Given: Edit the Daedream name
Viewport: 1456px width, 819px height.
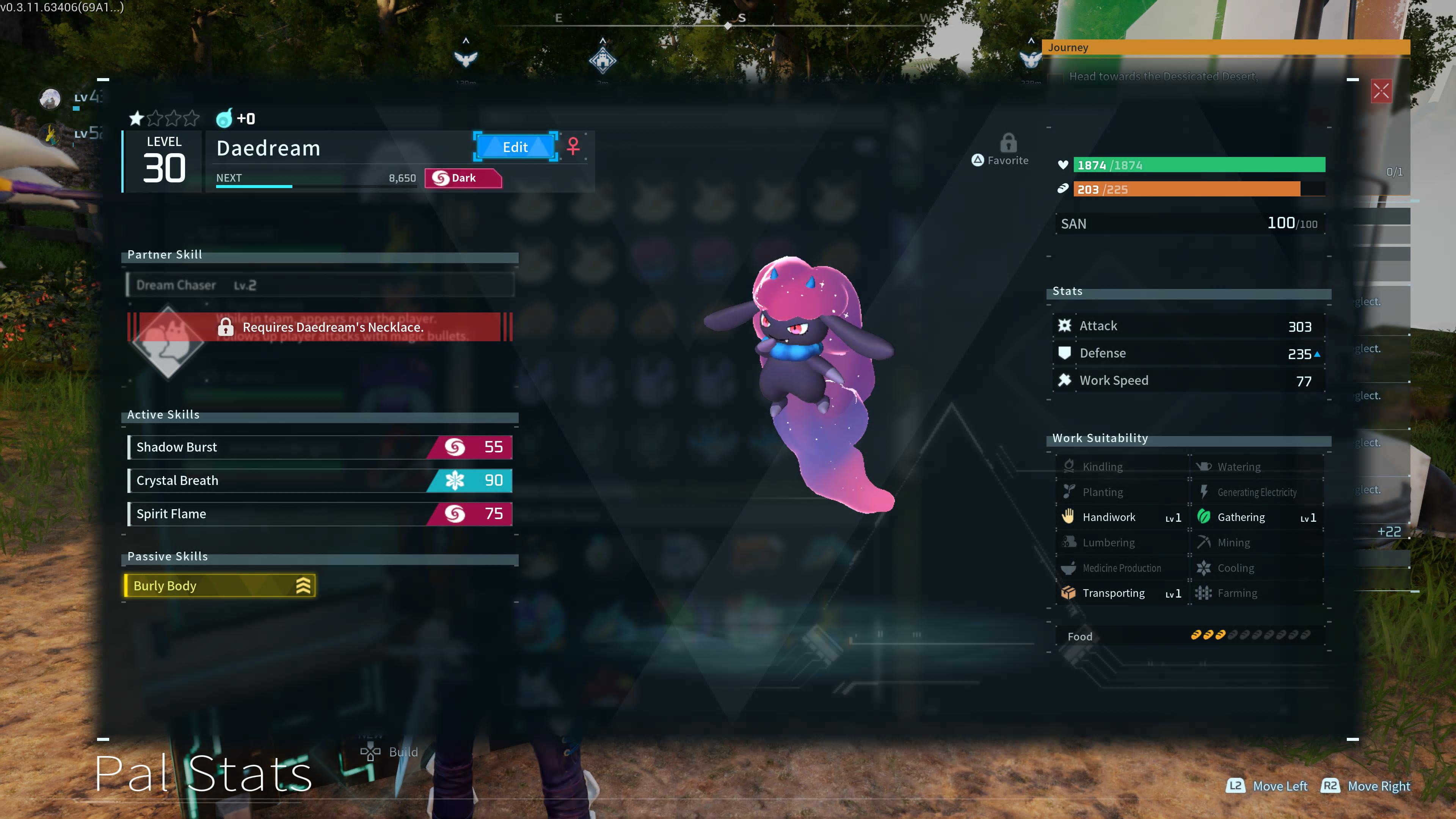Looking at the screenshot, I should coord(515,147).
